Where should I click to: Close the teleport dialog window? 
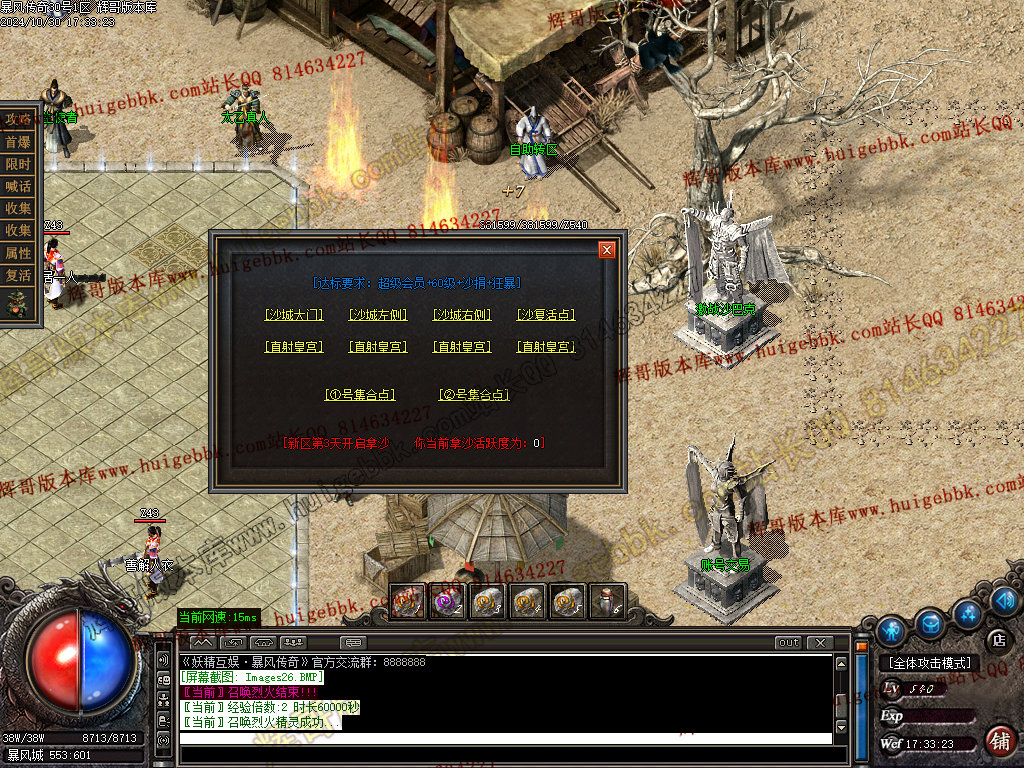(606, 250)
